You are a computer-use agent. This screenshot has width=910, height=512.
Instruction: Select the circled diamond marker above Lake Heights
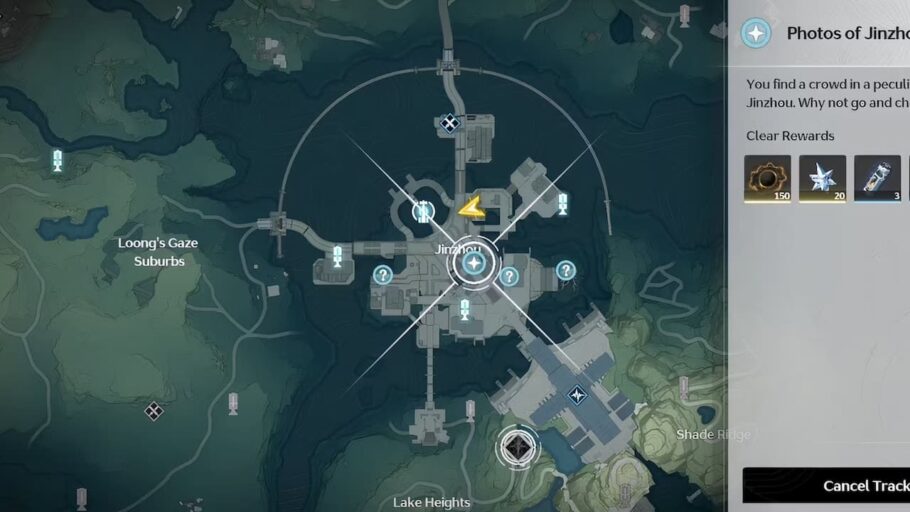point(518,447)
